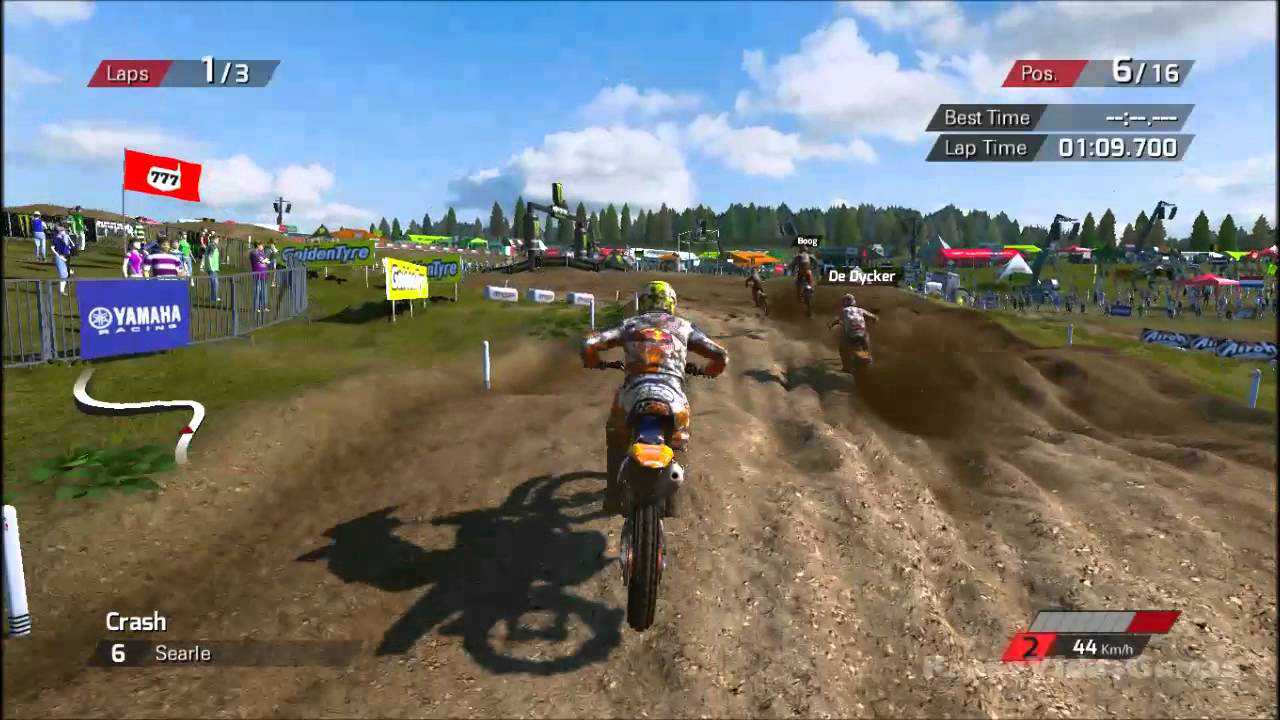Select the Searle crash notification row
The image size is (1280, 720).
224,653
